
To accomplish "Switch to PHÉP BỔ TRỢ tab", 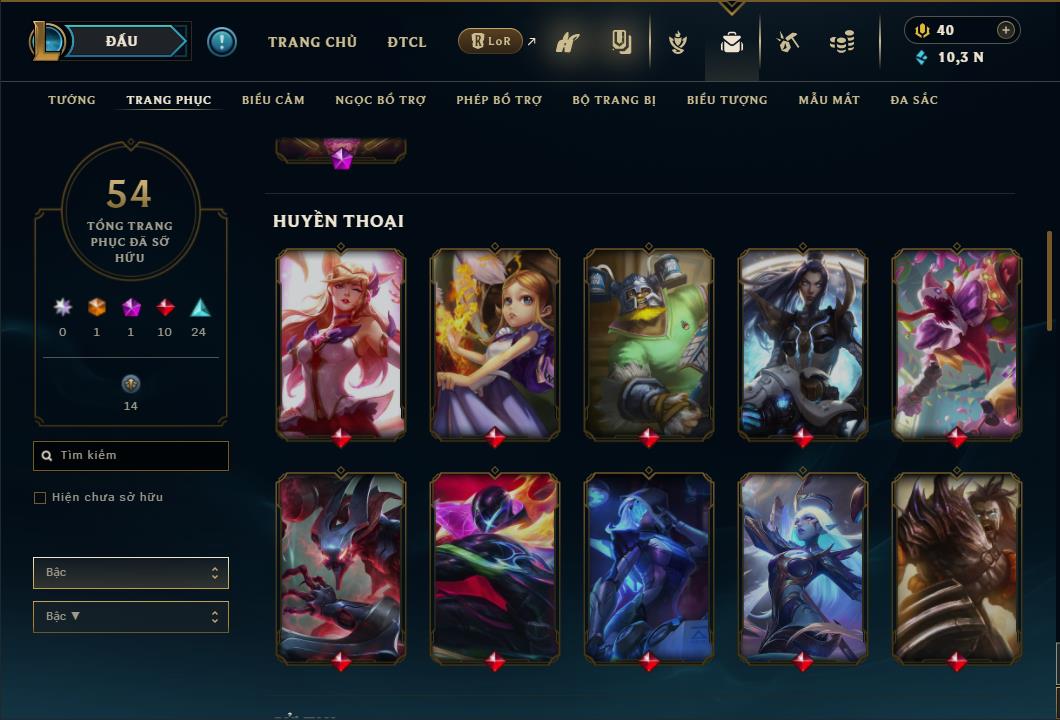I will [x=499, y=100].
